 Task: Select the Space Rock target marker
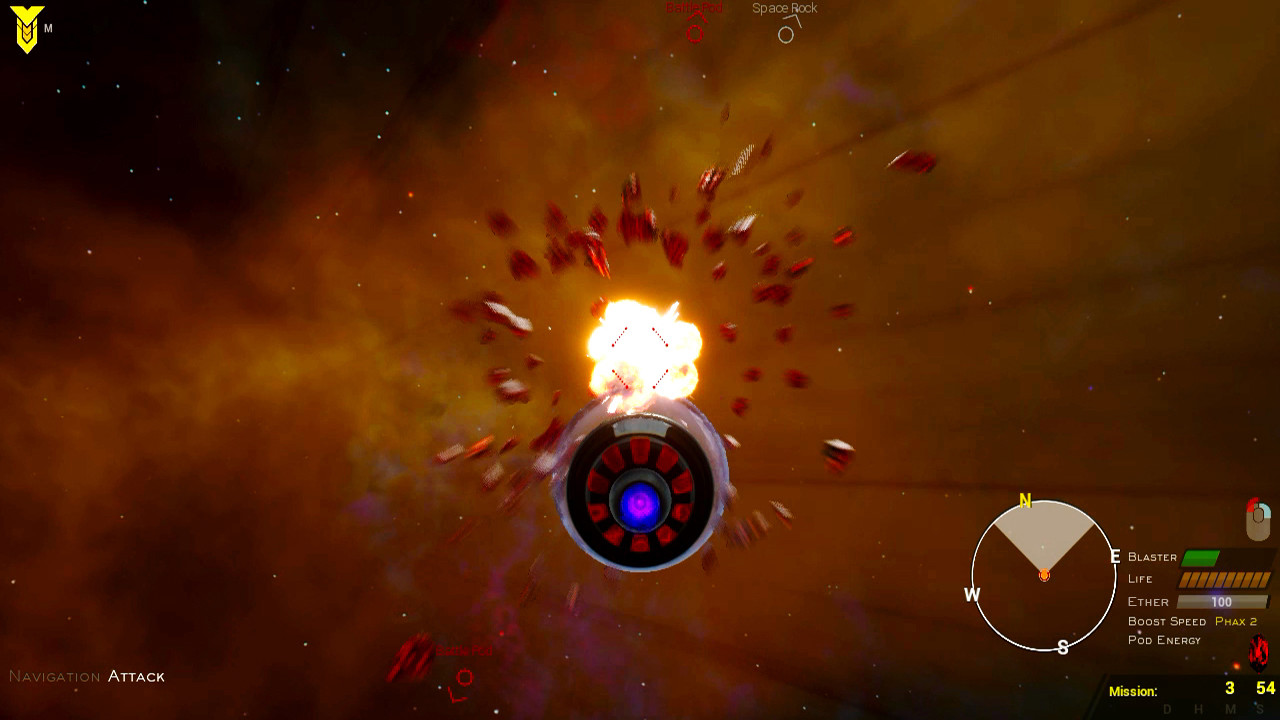point(786,35)
